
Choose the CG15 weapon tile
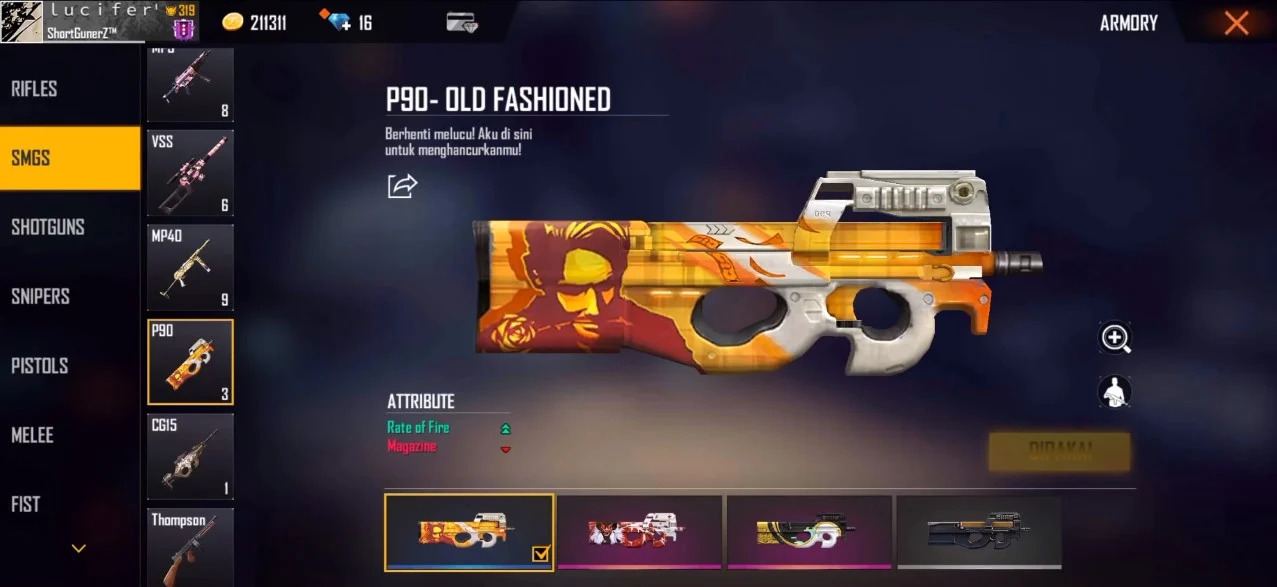(190, 456)
